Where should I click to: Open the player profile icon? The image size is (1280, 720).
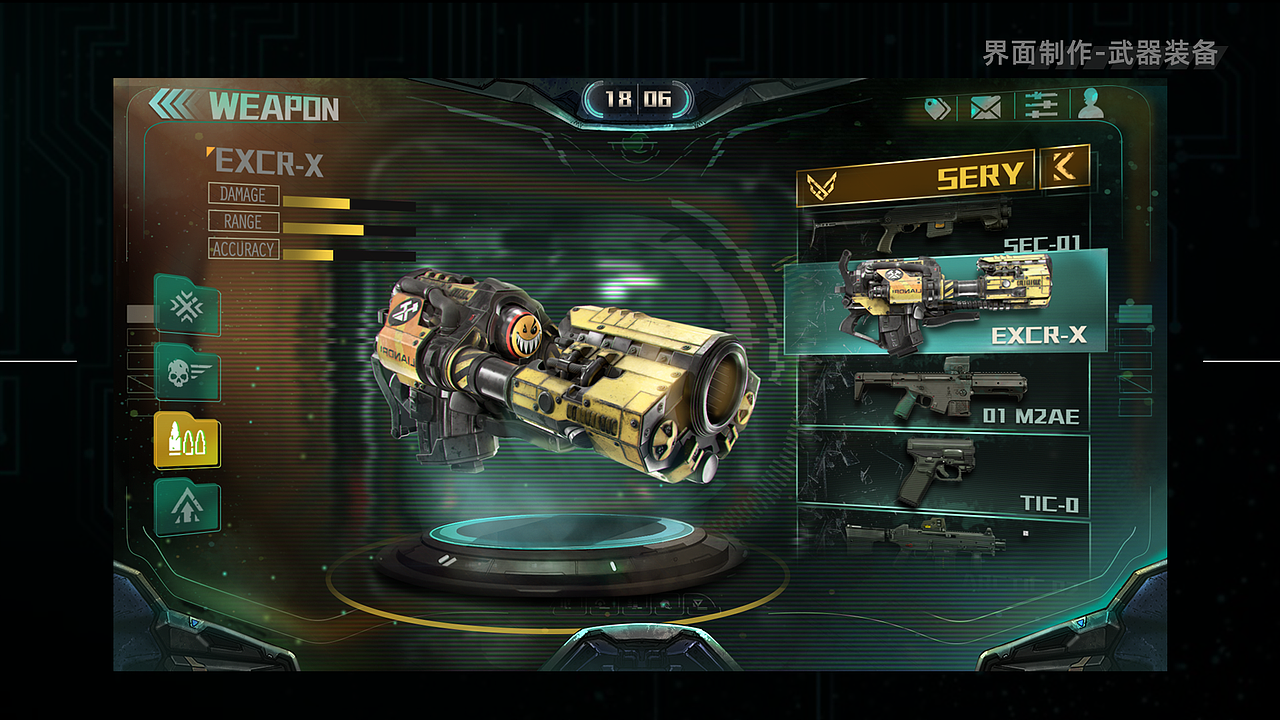1091,104
